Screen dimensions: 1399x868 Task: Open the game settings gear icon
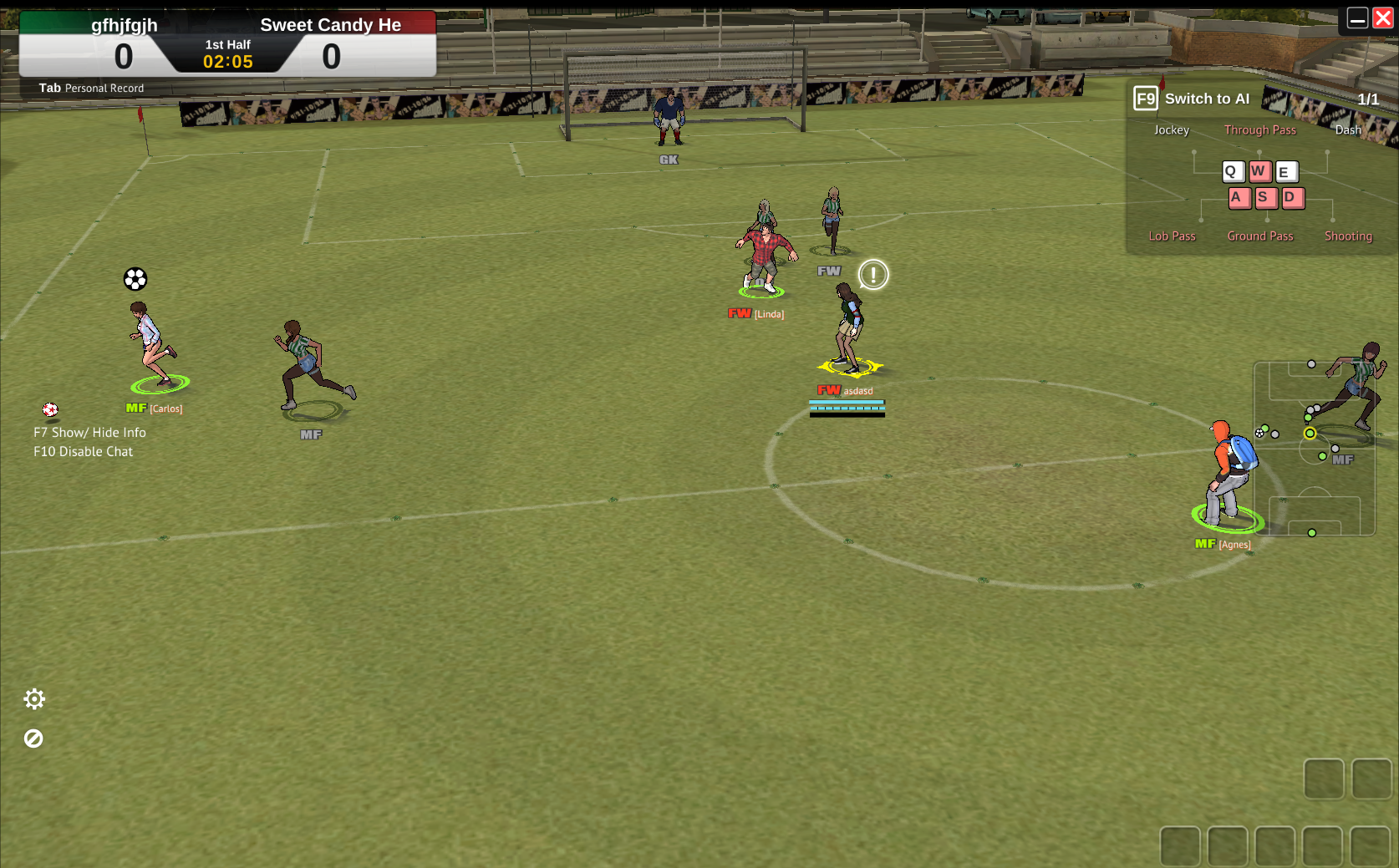pyautogui.click(x=34, y=698)
